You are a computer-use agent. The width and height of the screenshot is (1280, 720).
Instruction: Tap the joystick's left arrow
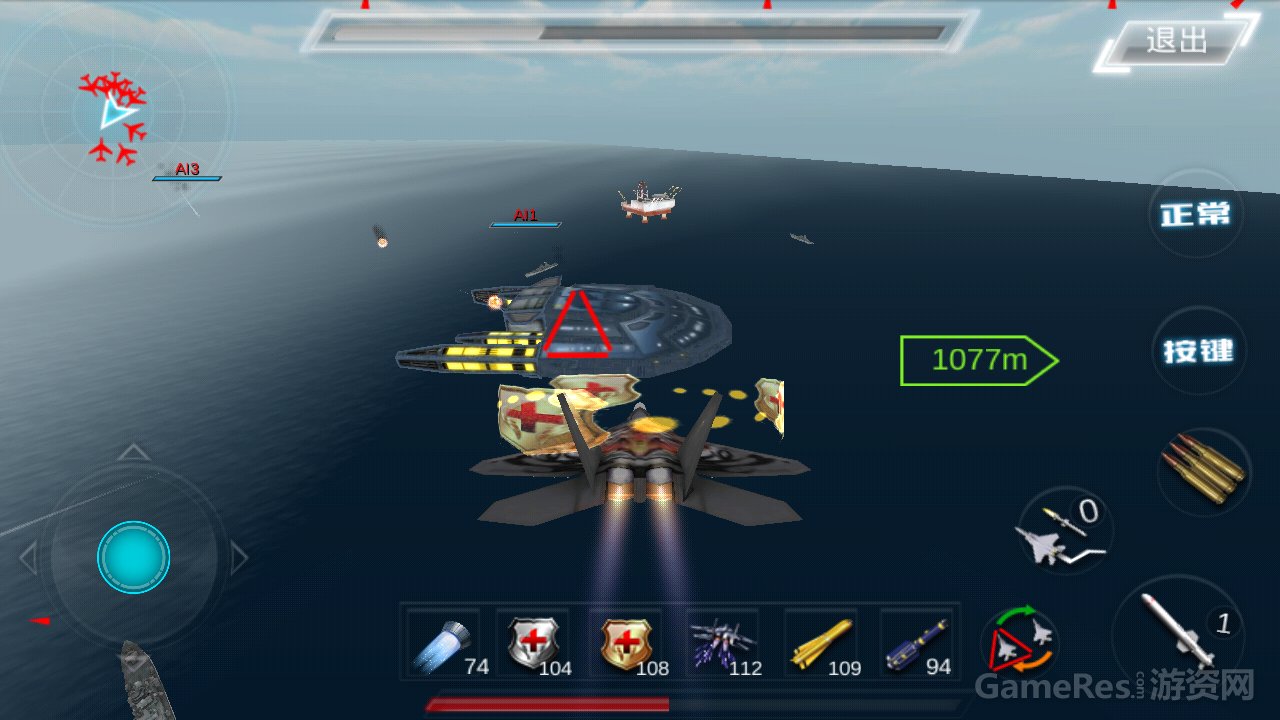(28, 558)
